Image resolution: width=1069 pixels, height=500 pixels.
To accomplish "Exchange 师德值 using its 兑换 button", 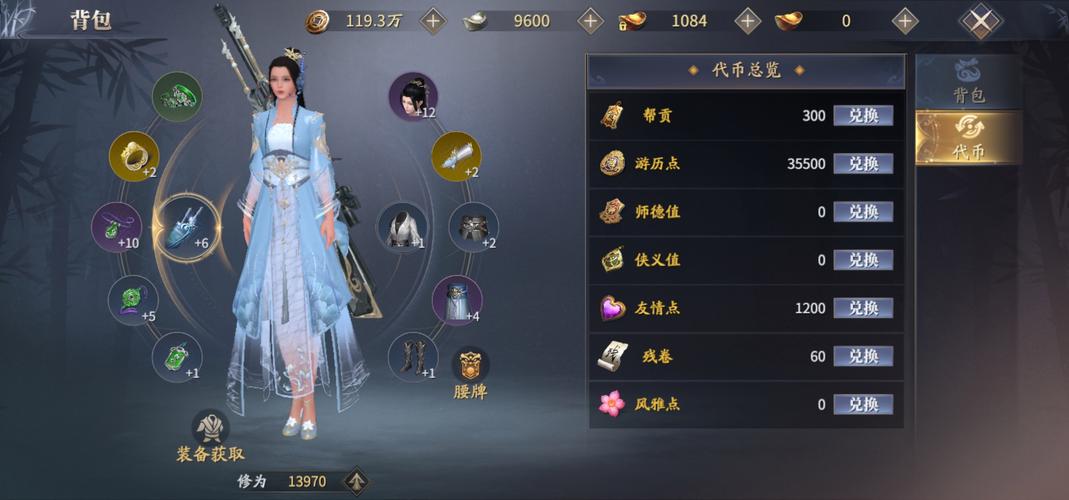I will 863,212.
